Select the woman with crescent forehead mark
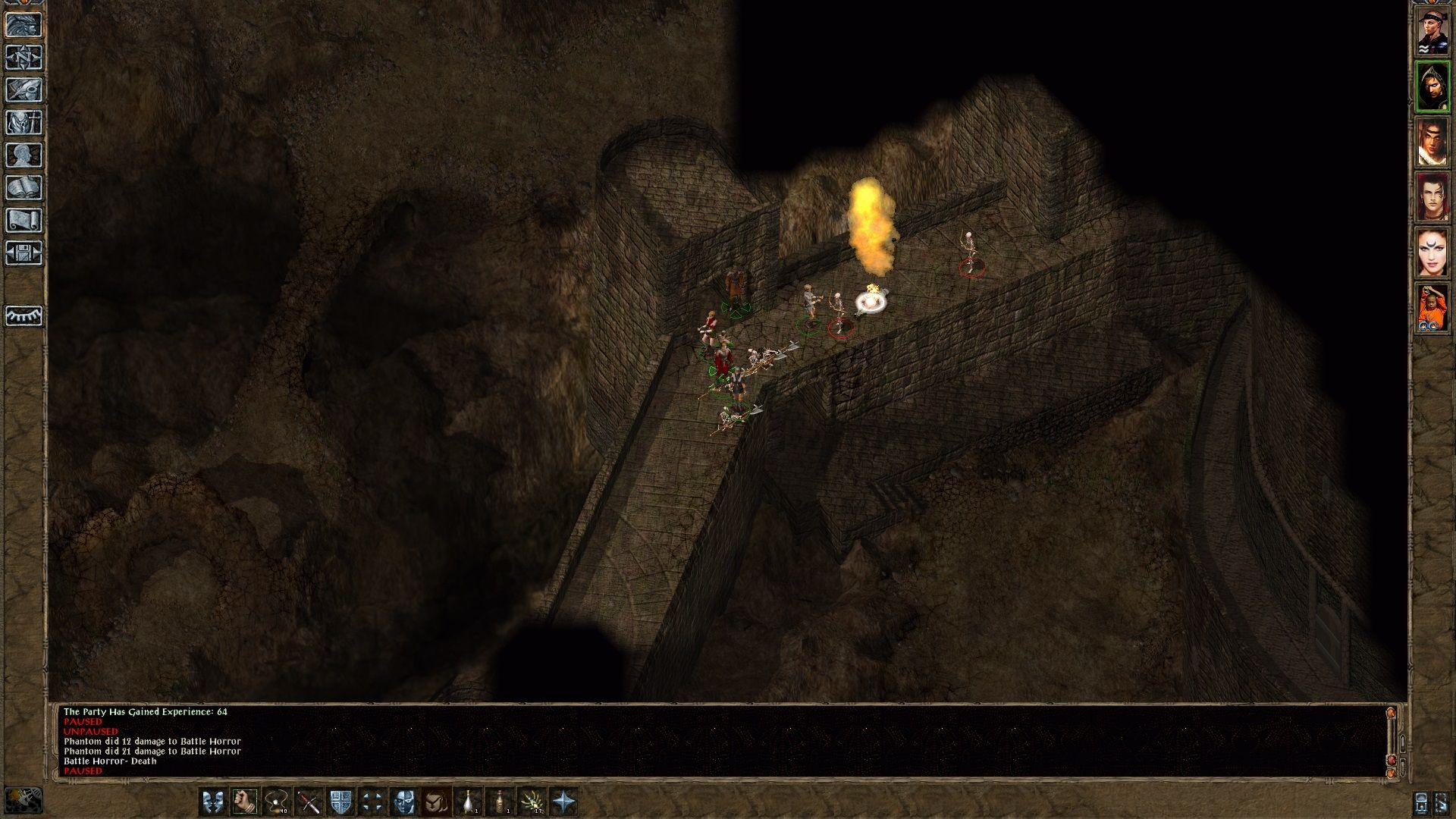1456x819 pixels. coord(1432,253)
